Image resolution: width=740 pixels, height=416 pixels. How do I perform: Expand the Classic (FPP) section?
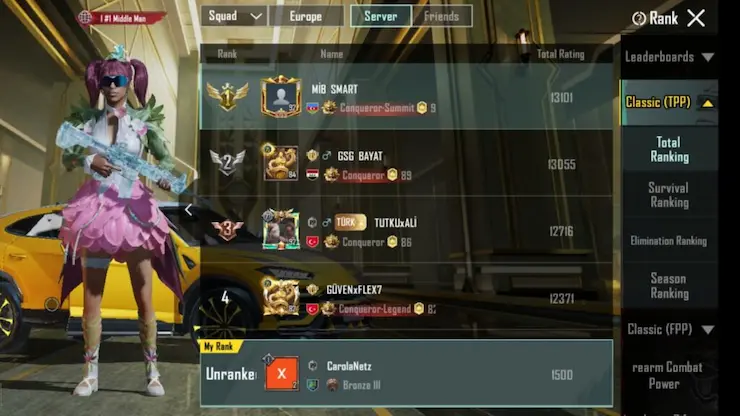[x=669, y=329]
